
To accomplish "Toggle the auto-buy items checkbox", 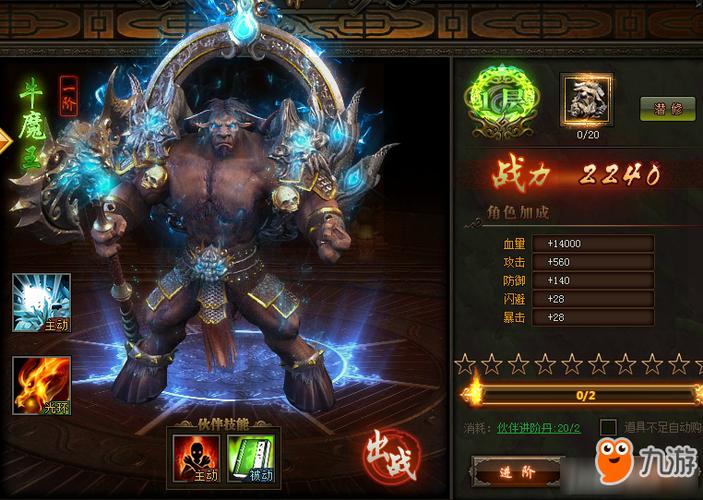I will coord(608,427).
